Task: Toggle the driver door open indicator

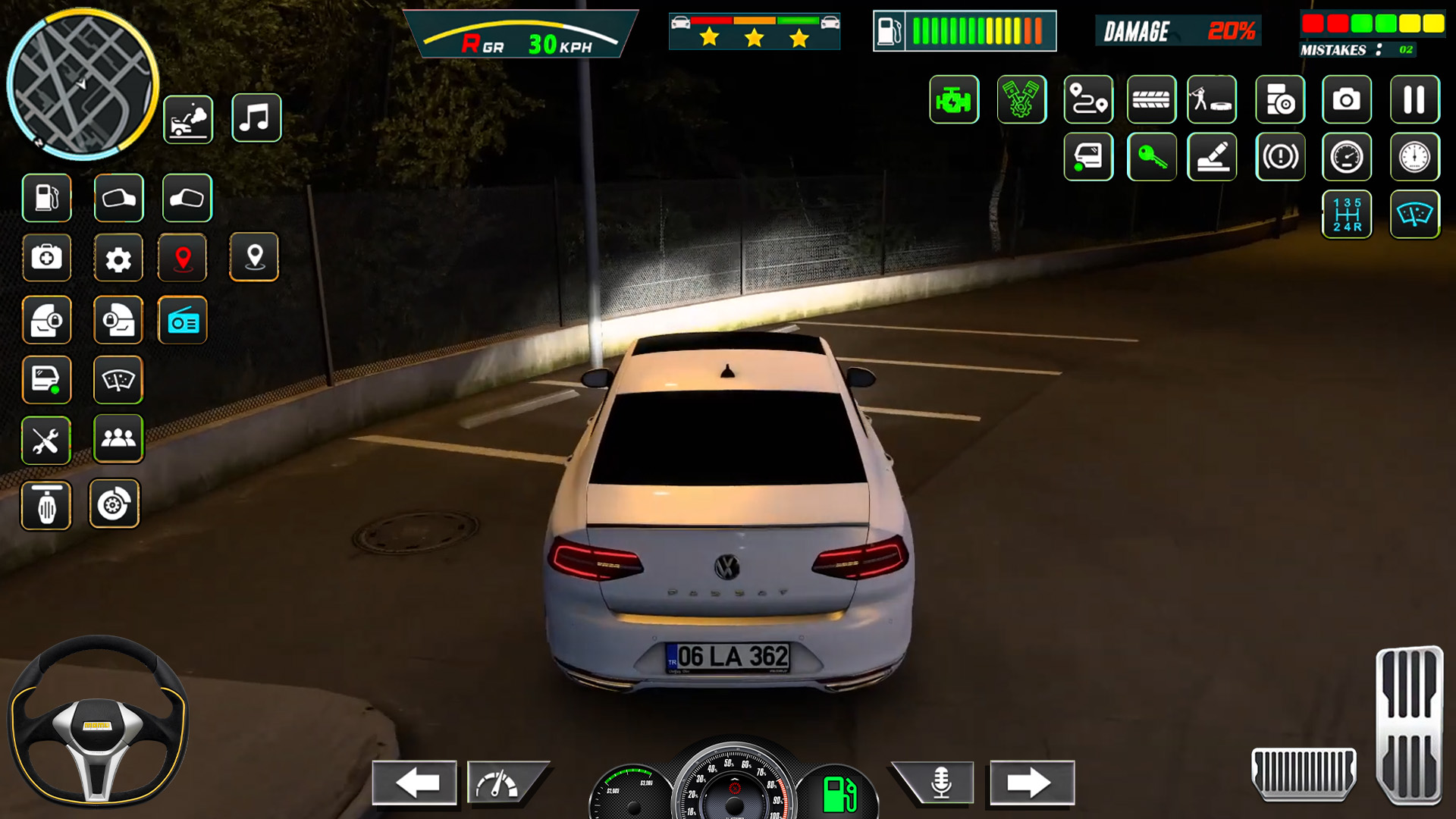Action: [x=1088, y=157]
